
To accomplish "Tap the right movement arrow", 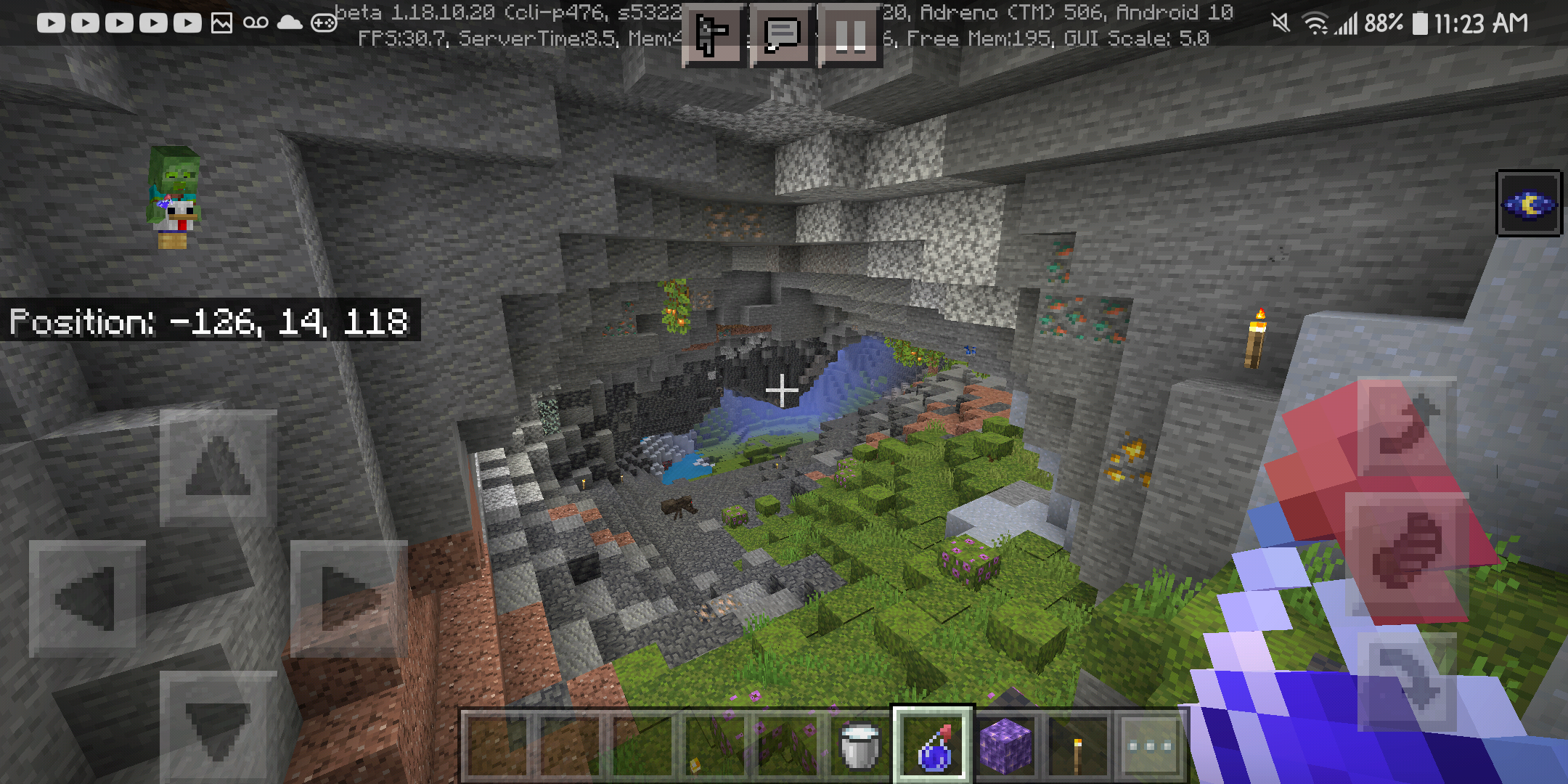I will (x=348, y=598).
